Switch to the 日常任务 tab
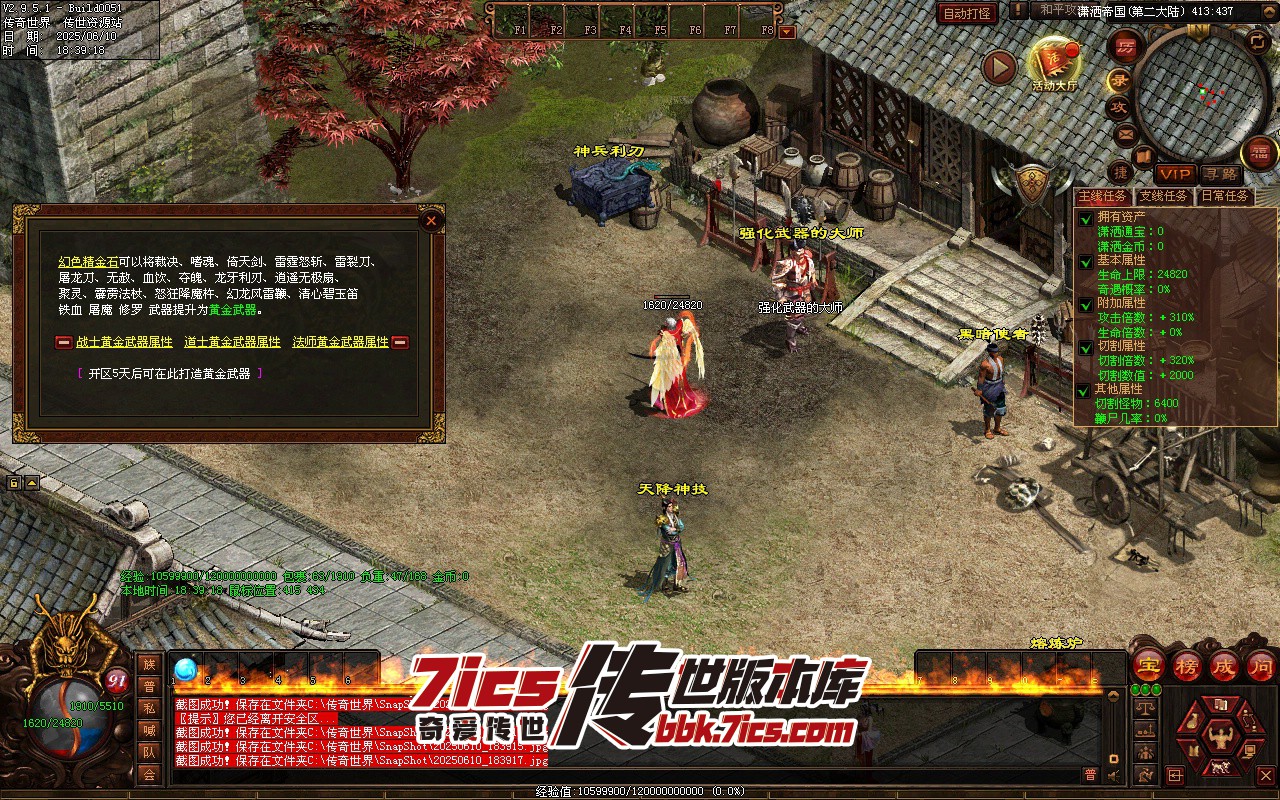Image resolution: width=1280 pixels, height=800 pixels. 1224,197
